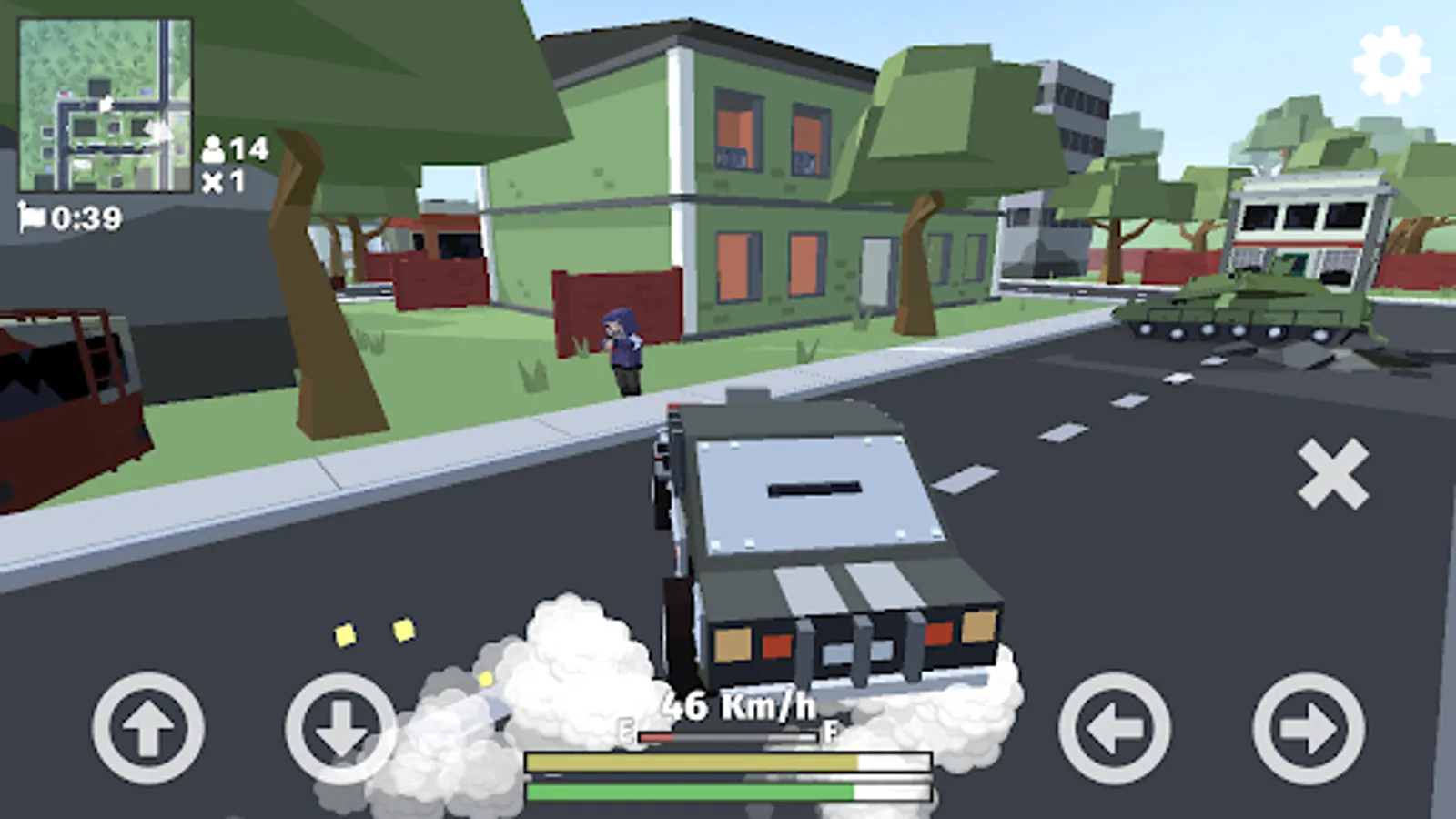This screenshot has width=1456, height=819.
Task: Click the green health bar
Action: click(728, 790)
